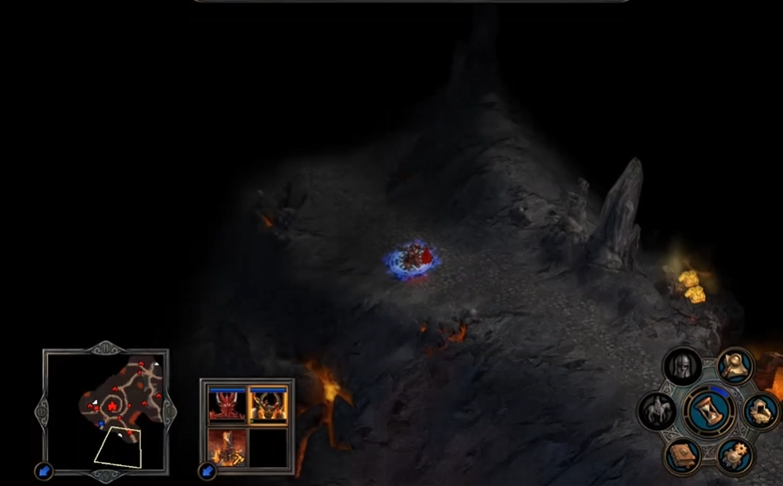Click the underground minimap

pyautogui.click(x=105, y=410)
